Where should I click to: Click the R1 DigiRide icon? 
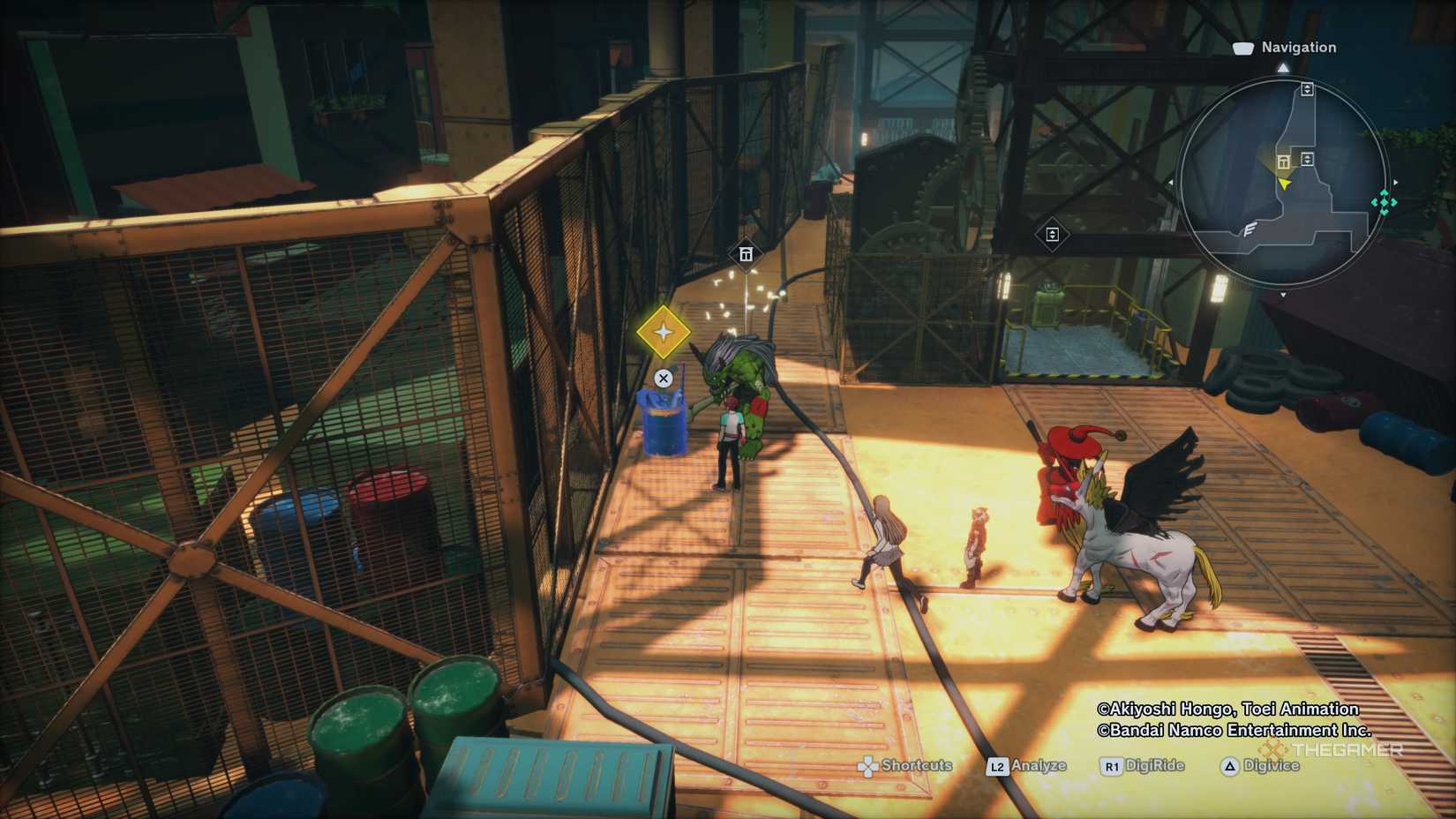[1113, 766]
